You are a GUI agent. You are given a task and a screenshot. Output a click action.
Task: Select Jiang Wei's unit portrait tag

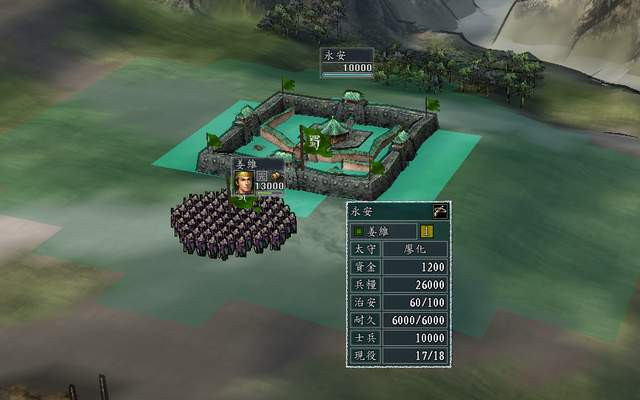click(243, 181)
